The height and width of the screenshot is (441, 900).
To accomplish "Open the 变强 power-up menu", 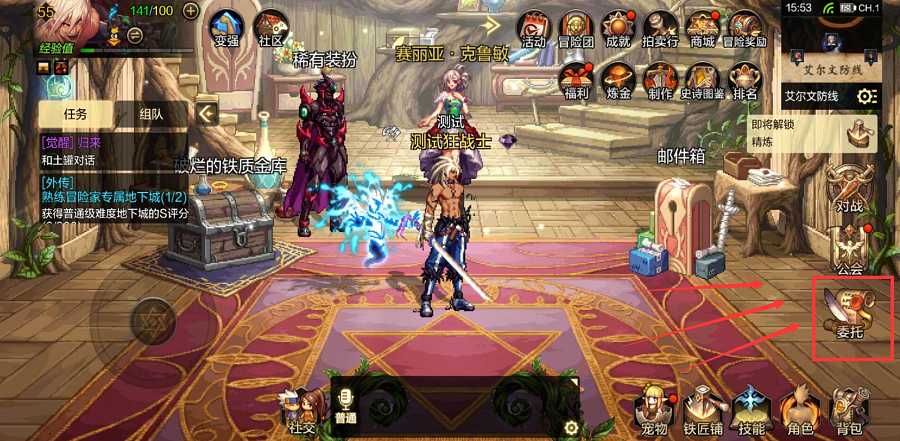I will [227, 27].
